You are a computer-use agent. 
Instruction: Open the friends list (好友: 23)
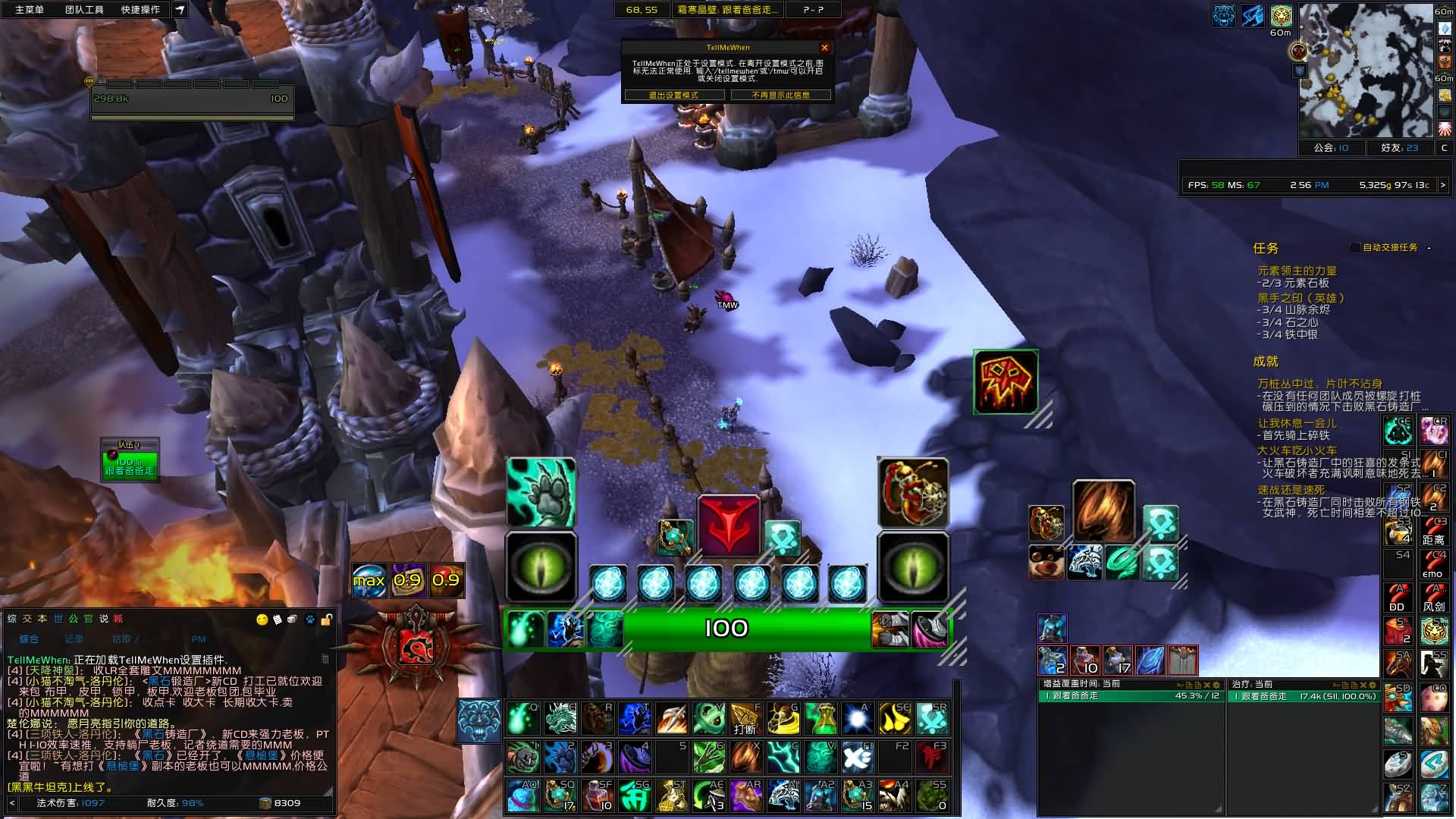1399,148
